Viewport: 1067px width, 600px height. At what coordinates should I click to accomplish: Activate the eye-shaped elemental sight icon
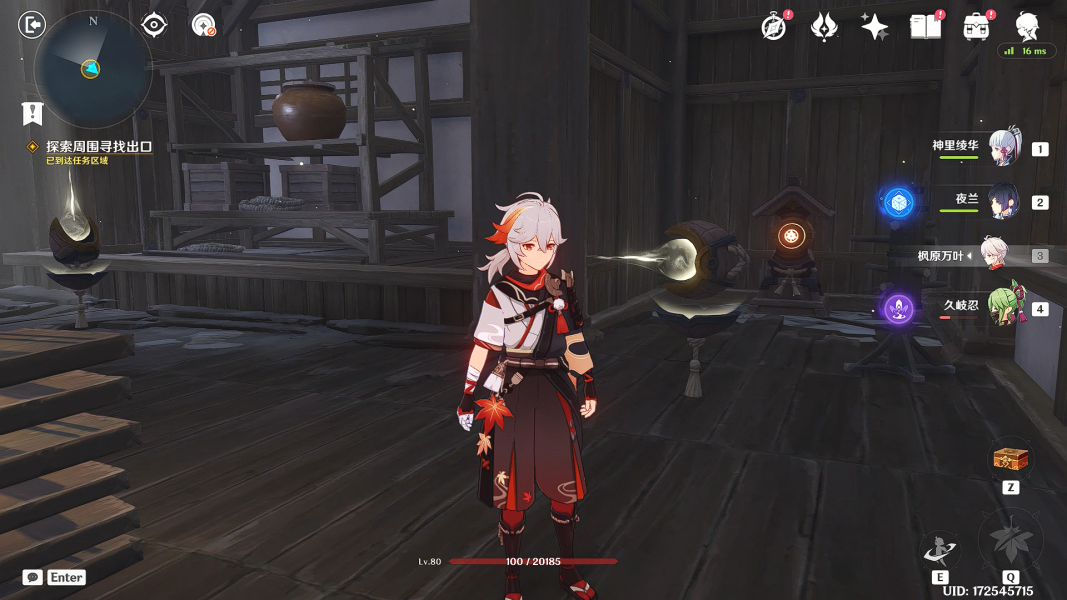(x=154, y=25)
